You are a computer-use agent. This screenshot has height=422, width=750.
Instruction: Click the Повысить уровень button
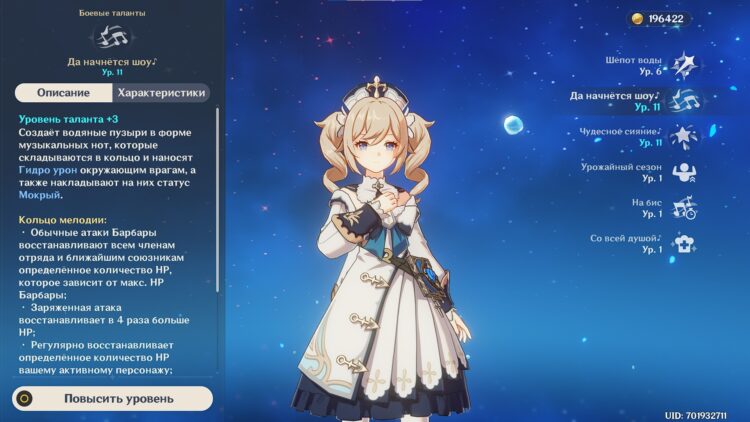click(113, 398)
